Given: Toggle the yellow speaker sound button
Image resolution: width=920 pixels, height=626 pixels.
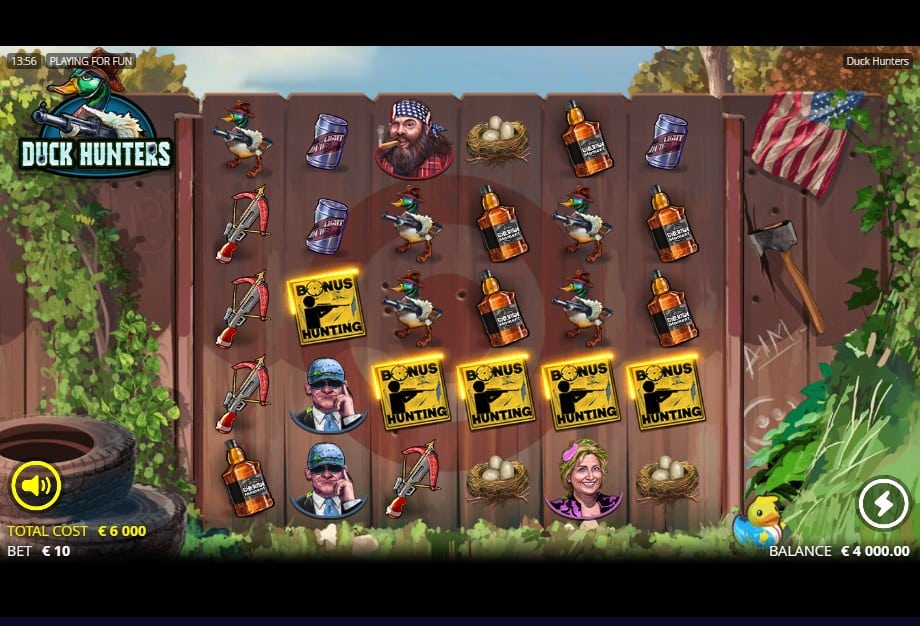Looking at the screenshot, I should [x=36, y=486].
